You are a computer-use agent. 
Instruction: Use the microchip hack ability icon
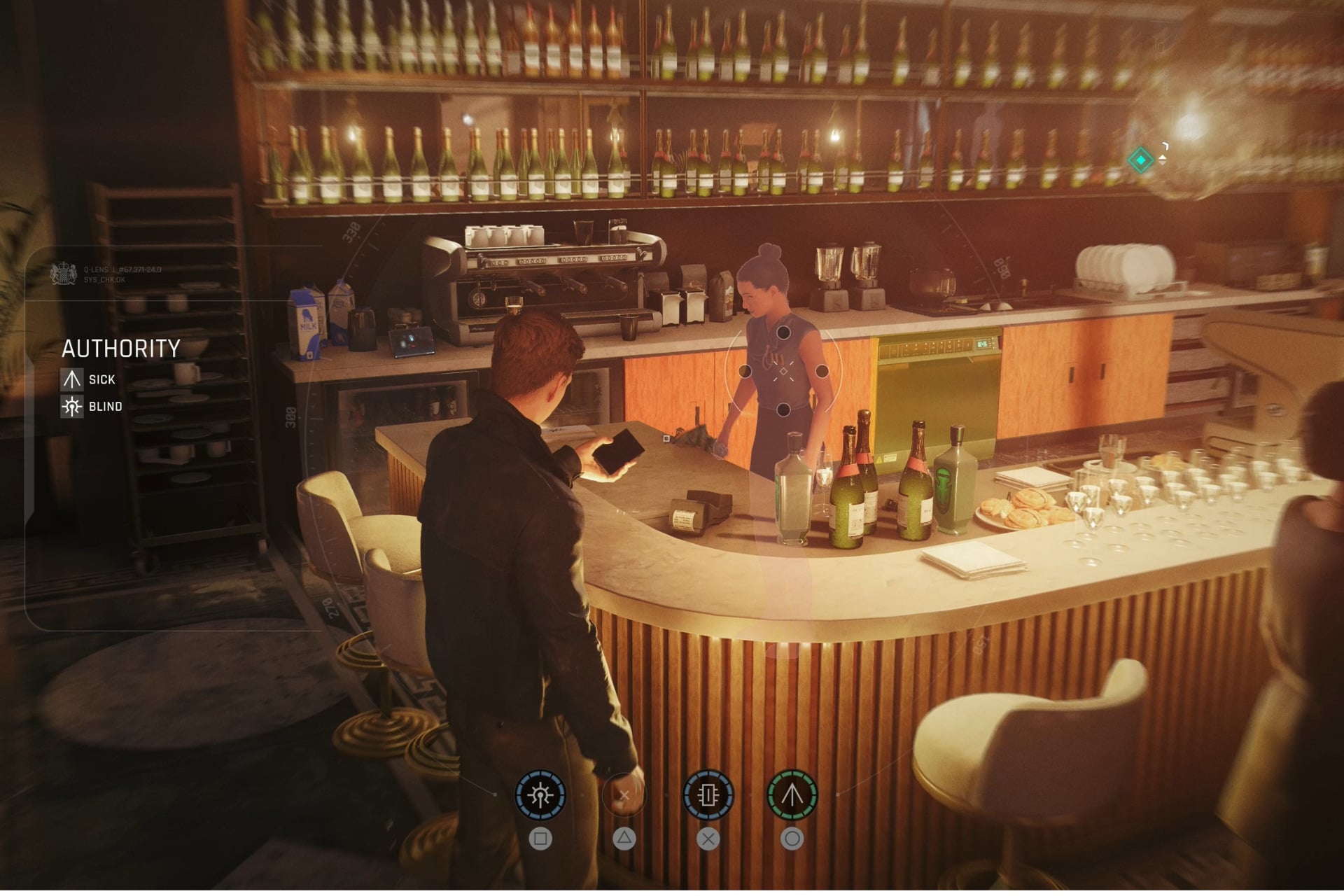(708, 795)
